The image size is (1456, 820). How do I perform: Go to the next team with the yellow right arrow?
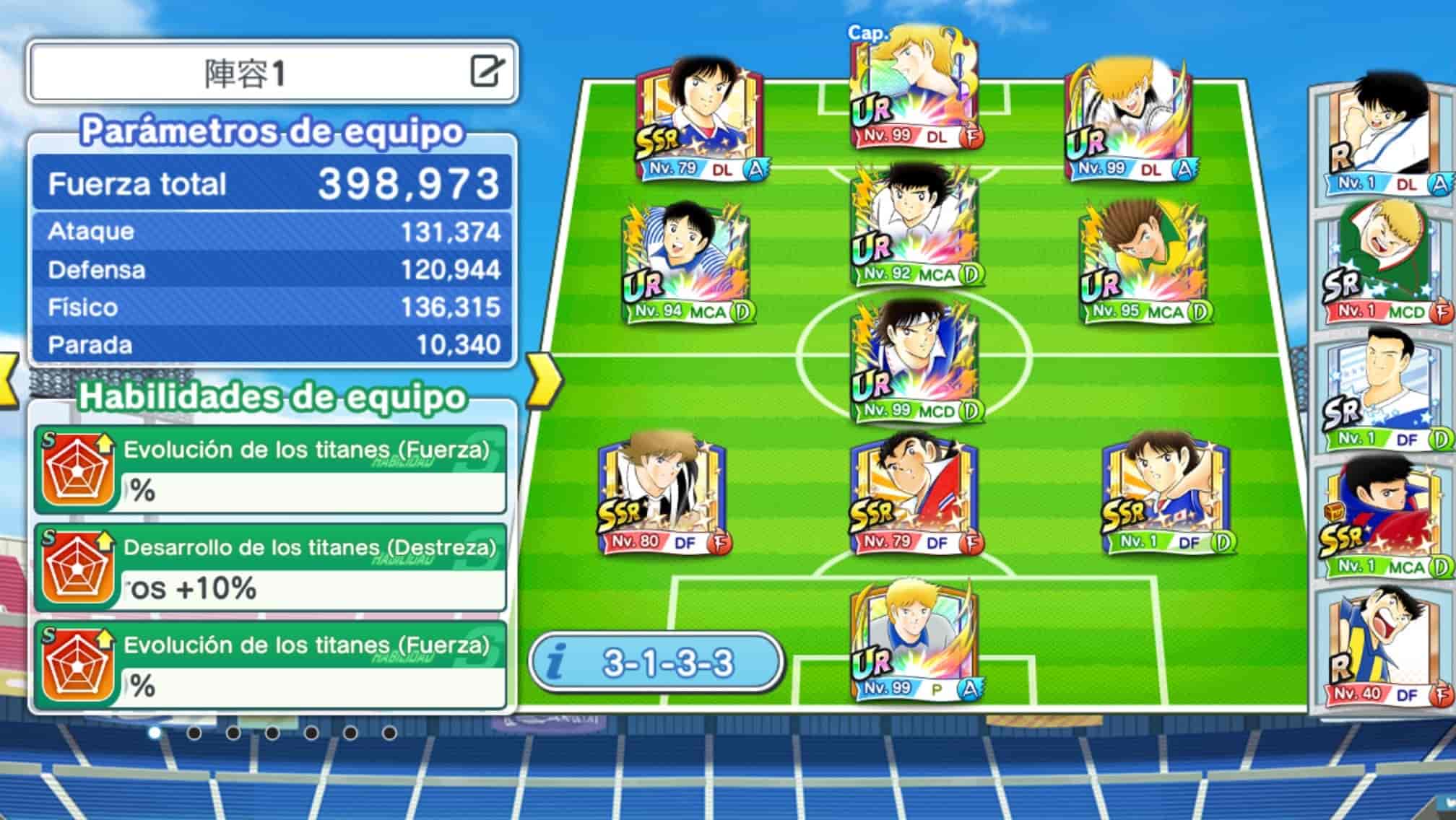tap(545, 380)
